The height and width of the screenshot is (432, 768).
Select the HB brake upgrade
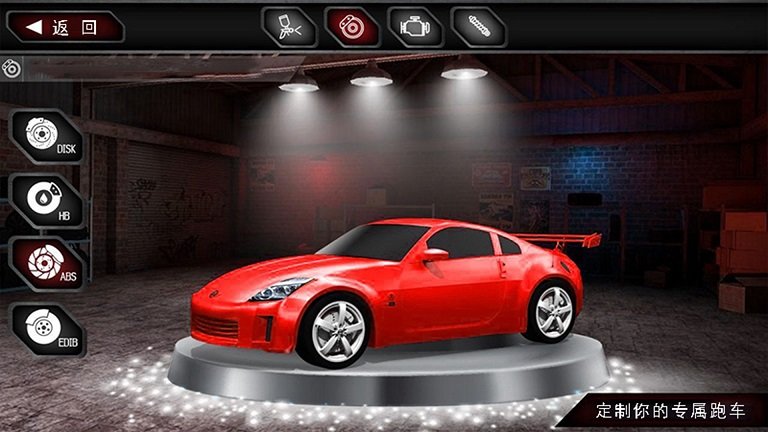coord(45,199)
